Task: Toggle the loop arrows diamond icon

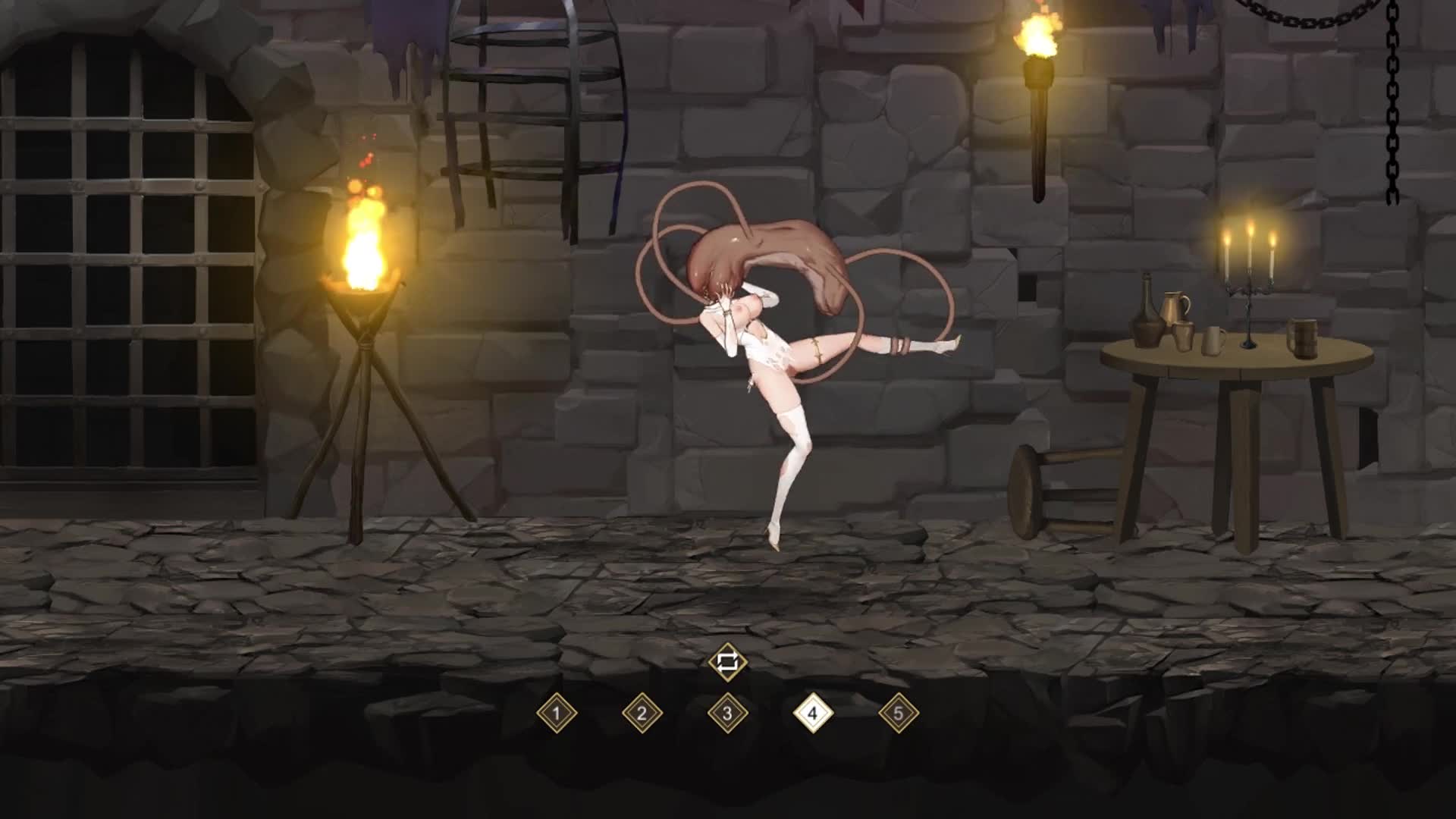Action: 727,662
